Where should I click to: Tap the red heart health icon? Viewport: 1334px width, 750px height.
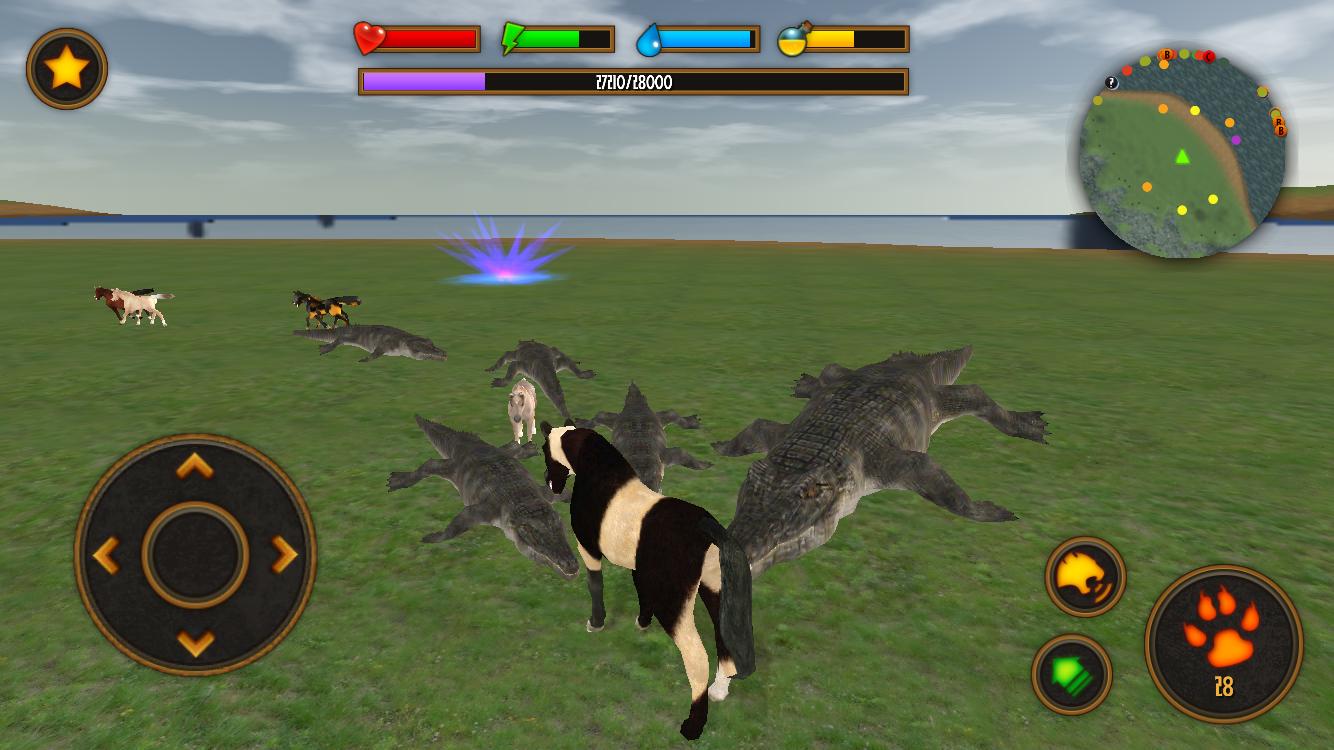click(x=369, y=40)
